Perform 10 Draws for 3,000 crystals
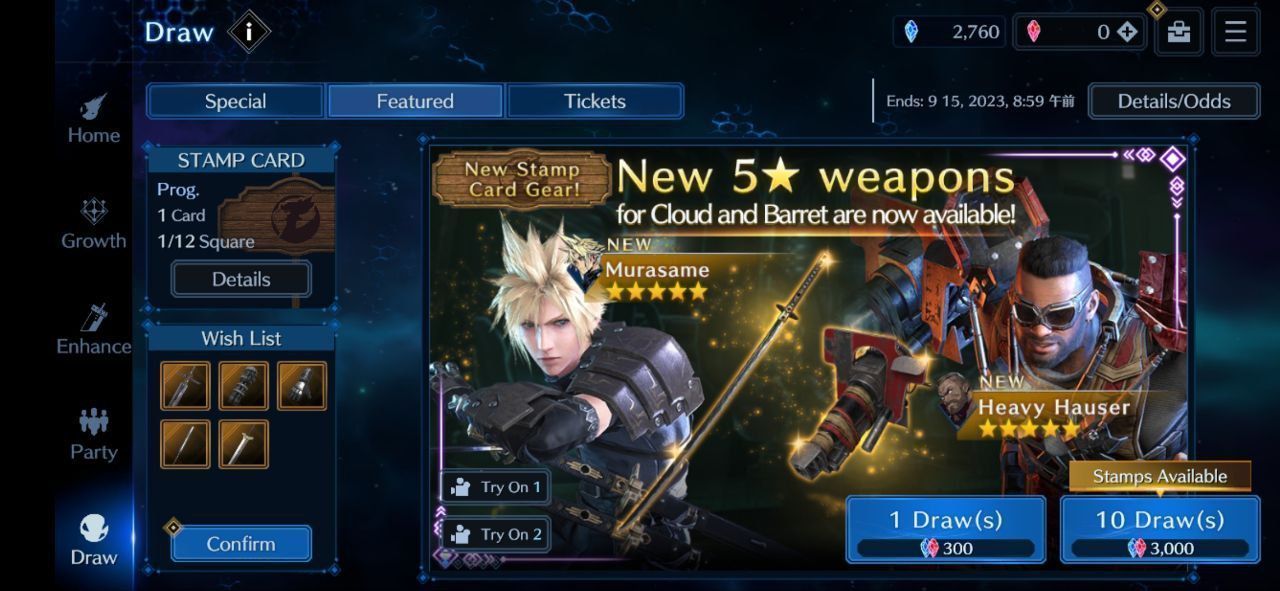The image size is (1280, 591). (1159, 529)
